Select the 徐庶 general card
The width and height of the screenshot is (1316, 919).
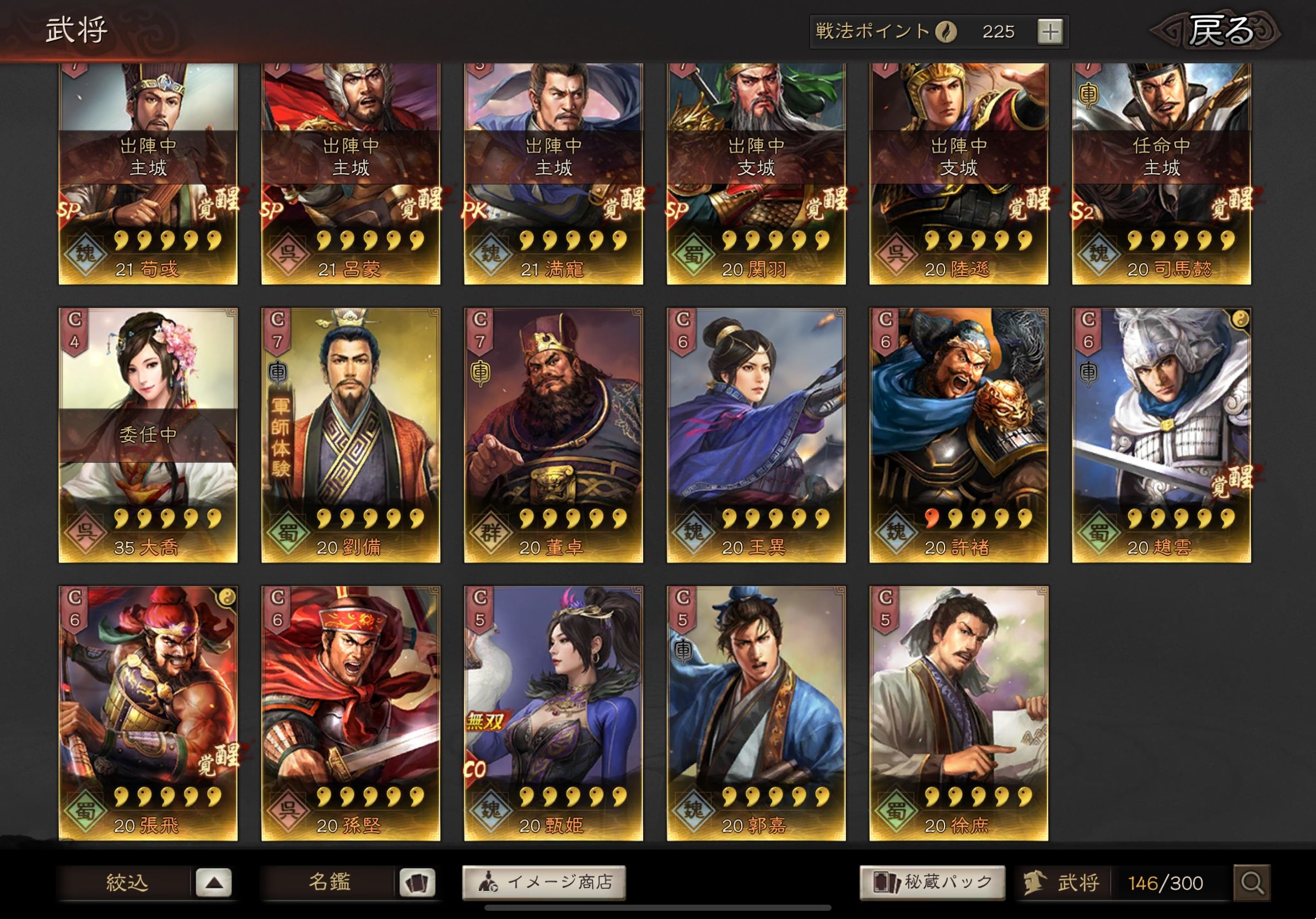(x=958, y=713)
